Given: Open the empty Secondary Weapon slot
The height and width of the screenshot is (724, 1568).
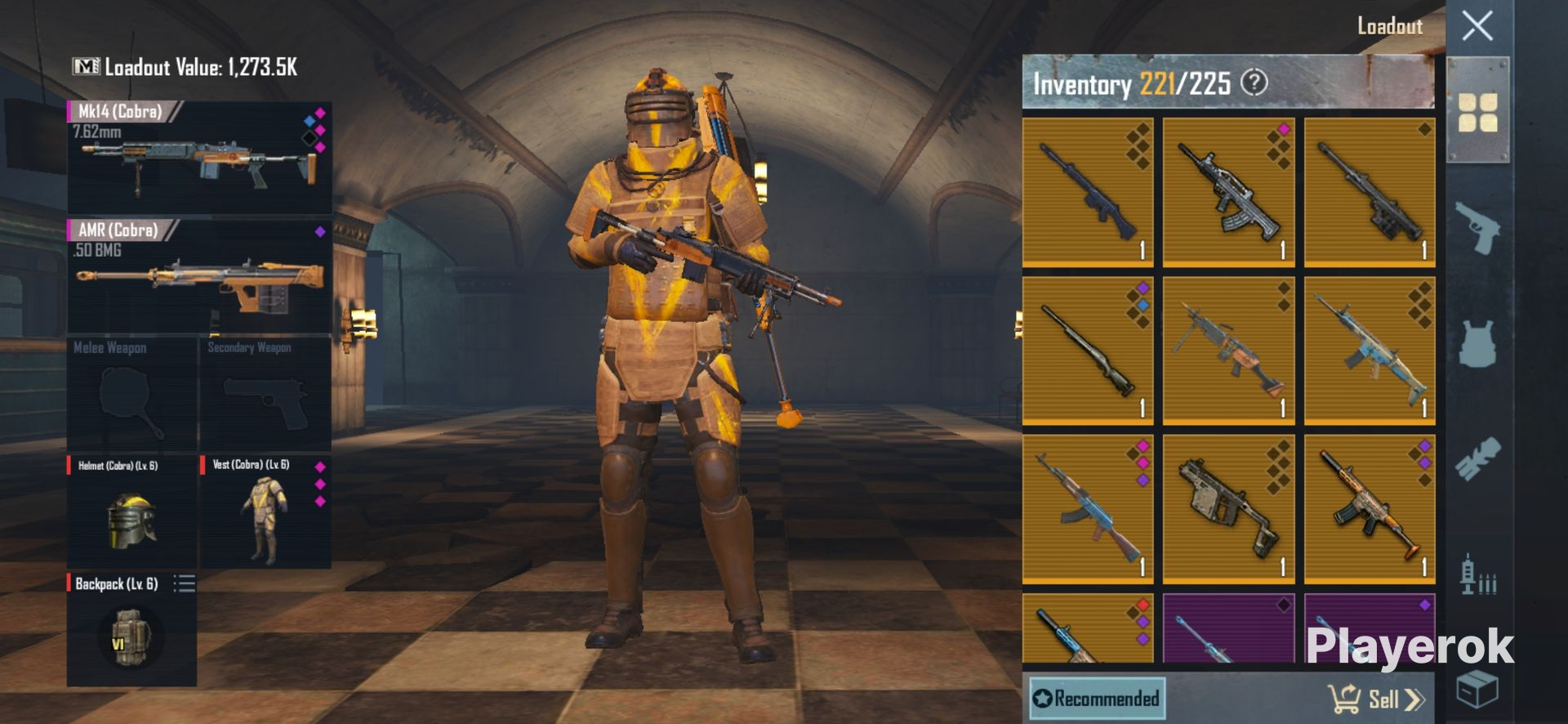Looking at the screenshot, I should pyautogui.click(x=265, y=395).
